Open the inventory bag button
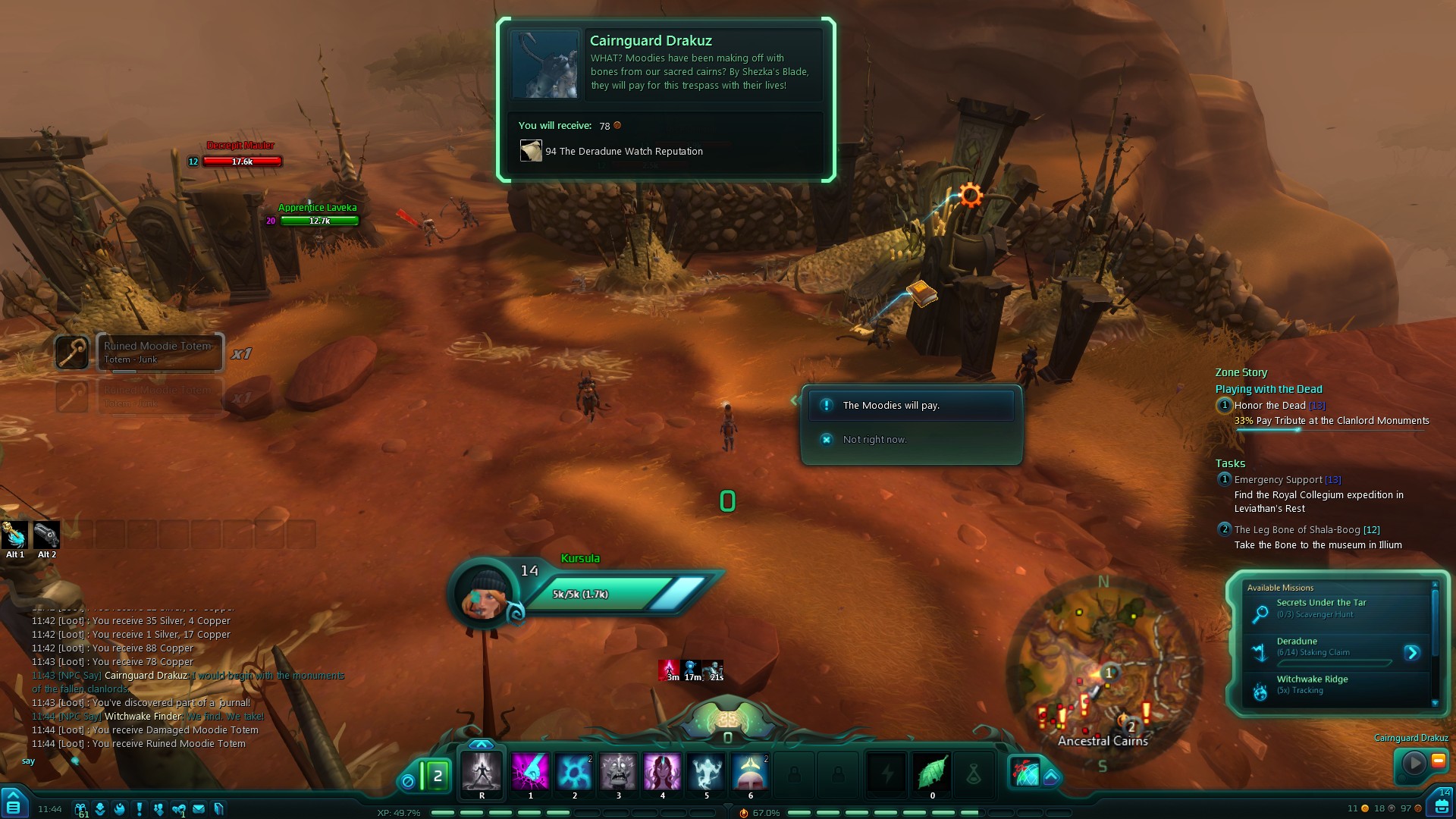1456x819 pixels. (1441, 805)
